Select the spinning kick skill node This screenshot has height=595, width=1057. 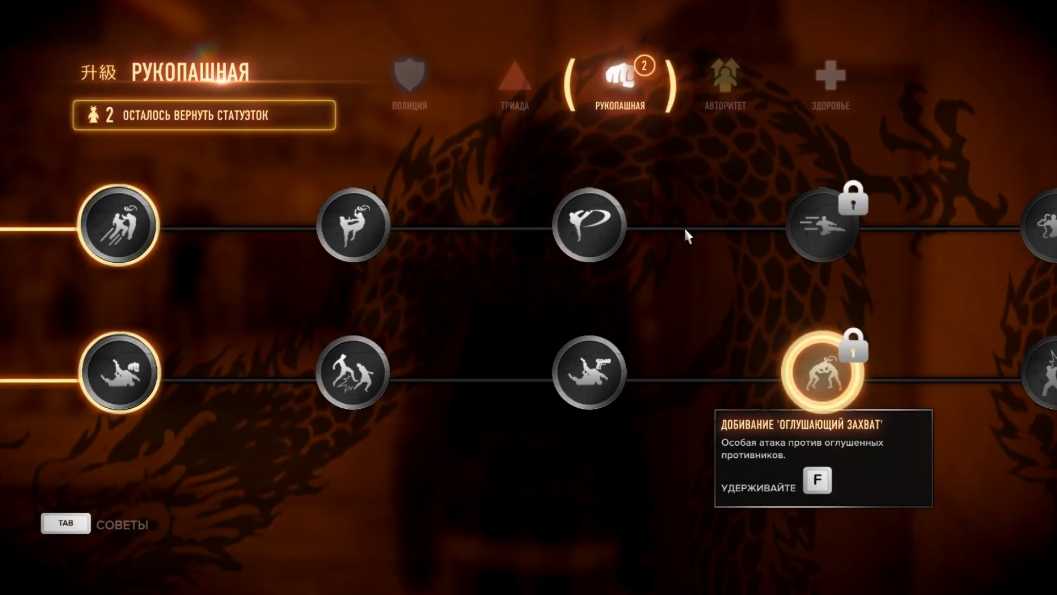pyautogui.click(x=589, y=226)
